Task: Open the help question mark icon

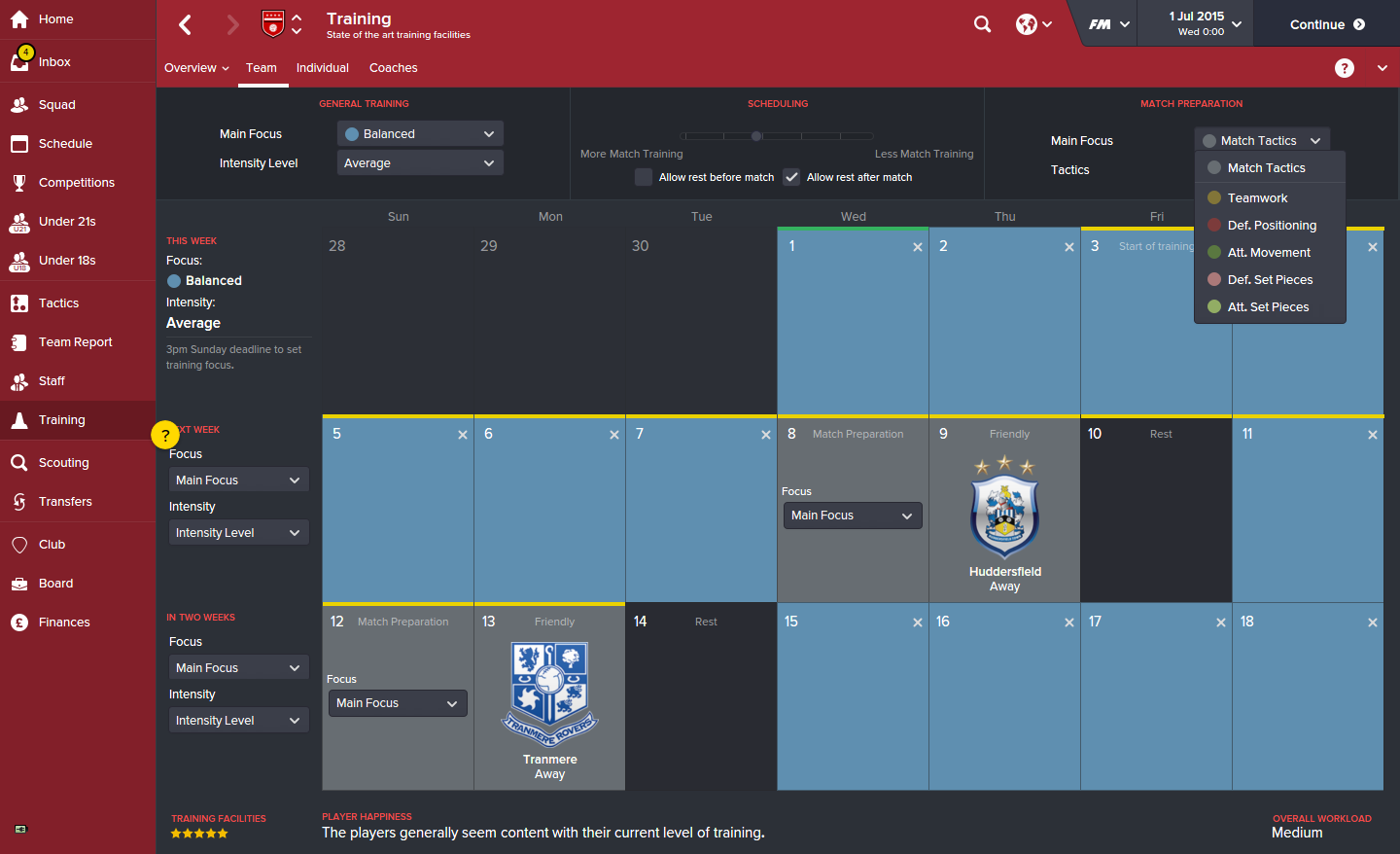Action: (1345, 68)
